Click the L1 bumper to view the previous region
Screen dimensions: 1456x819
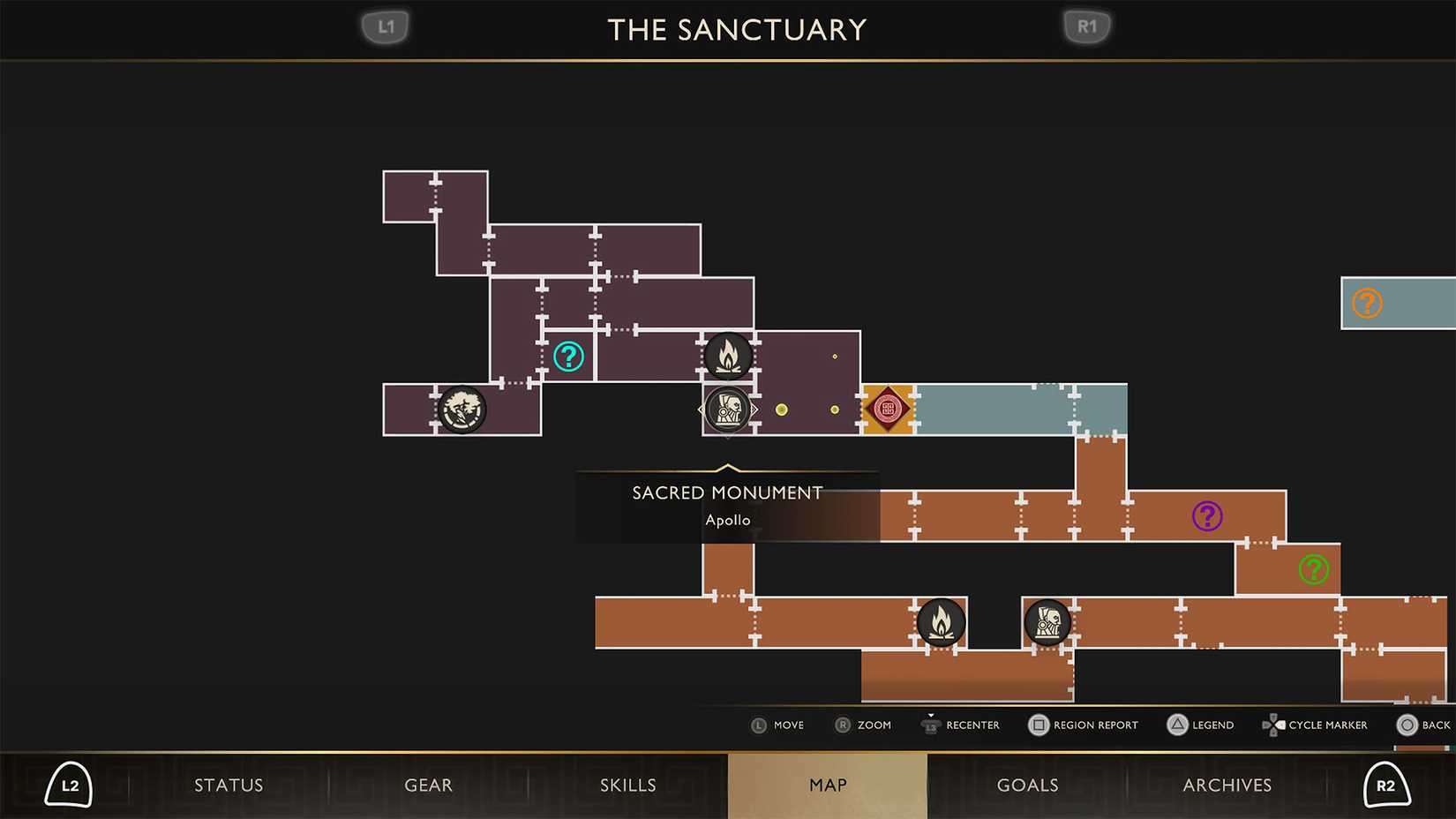coord(385,26)
